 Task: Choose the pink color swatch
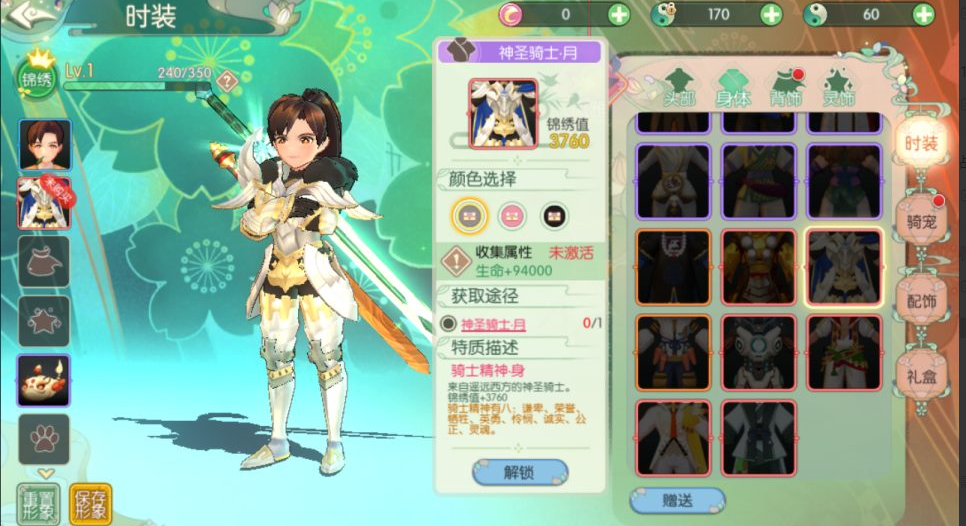pyautogui.click(x=512, y=215)
